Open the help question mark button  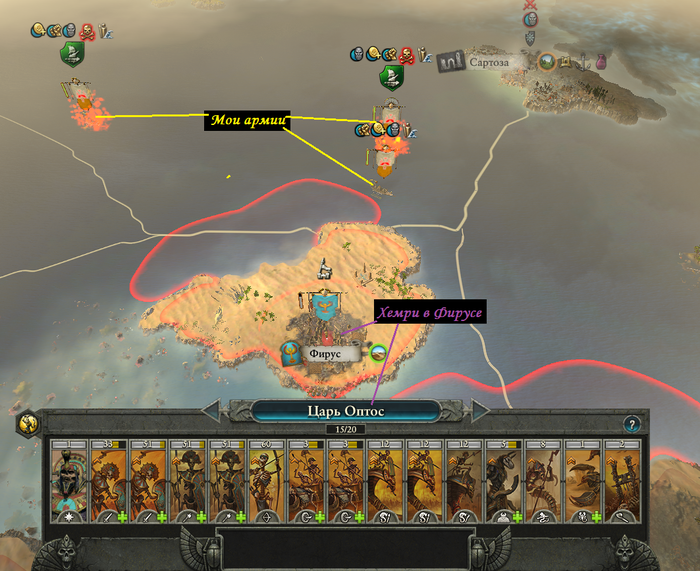tap(631, 424)
